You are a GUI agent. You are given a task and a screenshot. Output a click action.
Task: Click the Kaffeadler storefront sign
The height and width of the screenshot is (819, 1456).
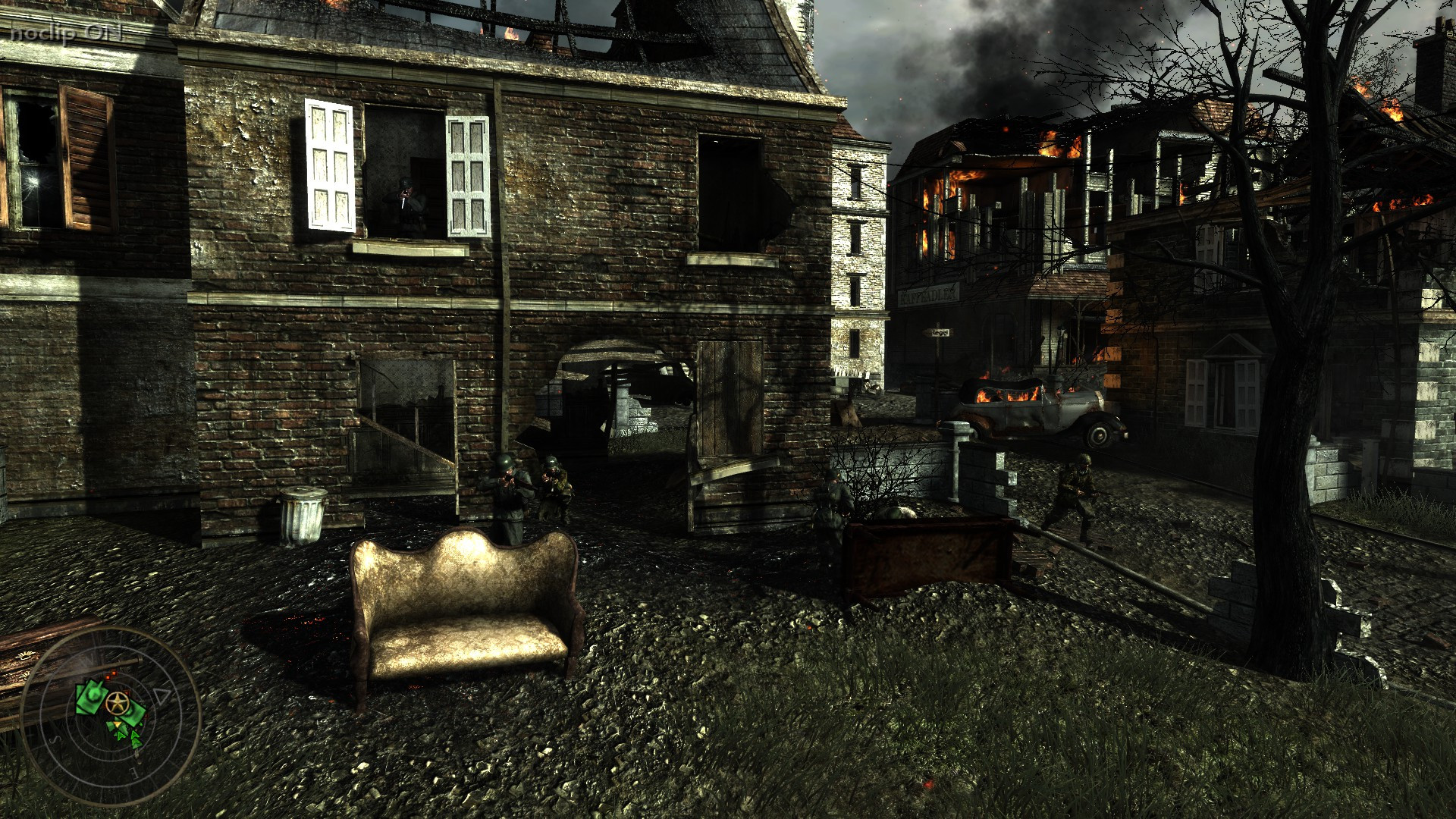[927, 295]
